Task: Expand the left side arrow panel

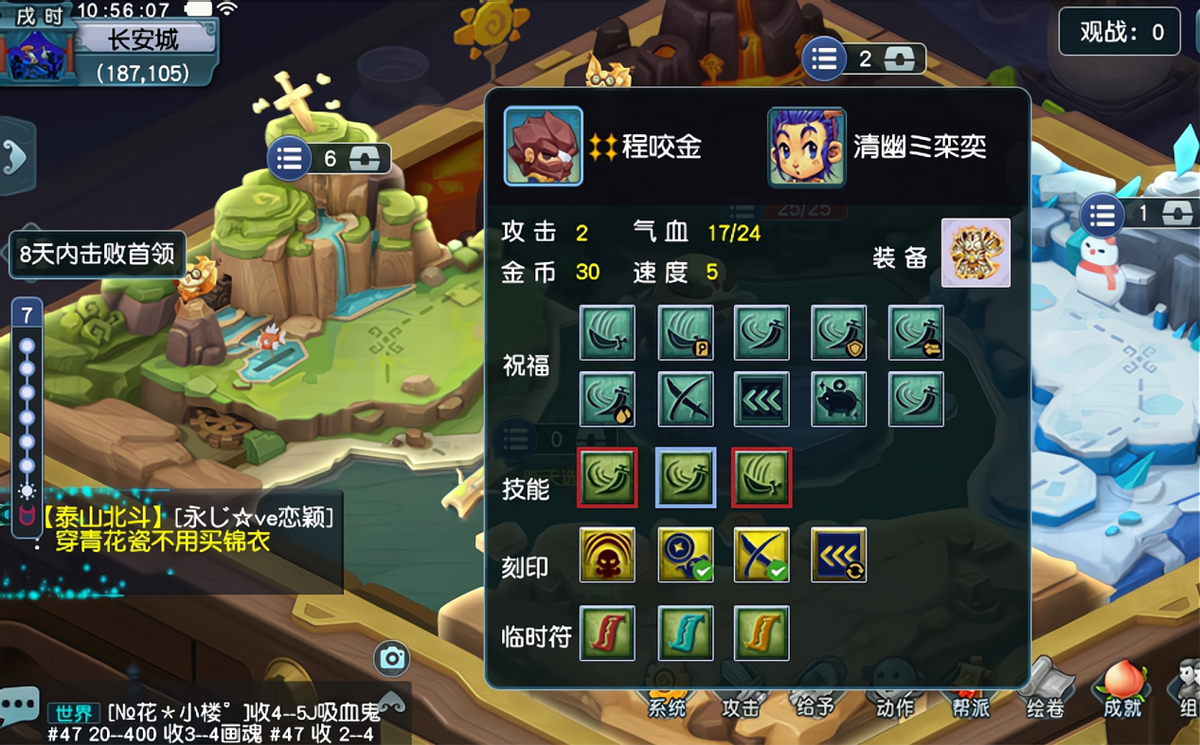Action: click(x=16, y=155)
